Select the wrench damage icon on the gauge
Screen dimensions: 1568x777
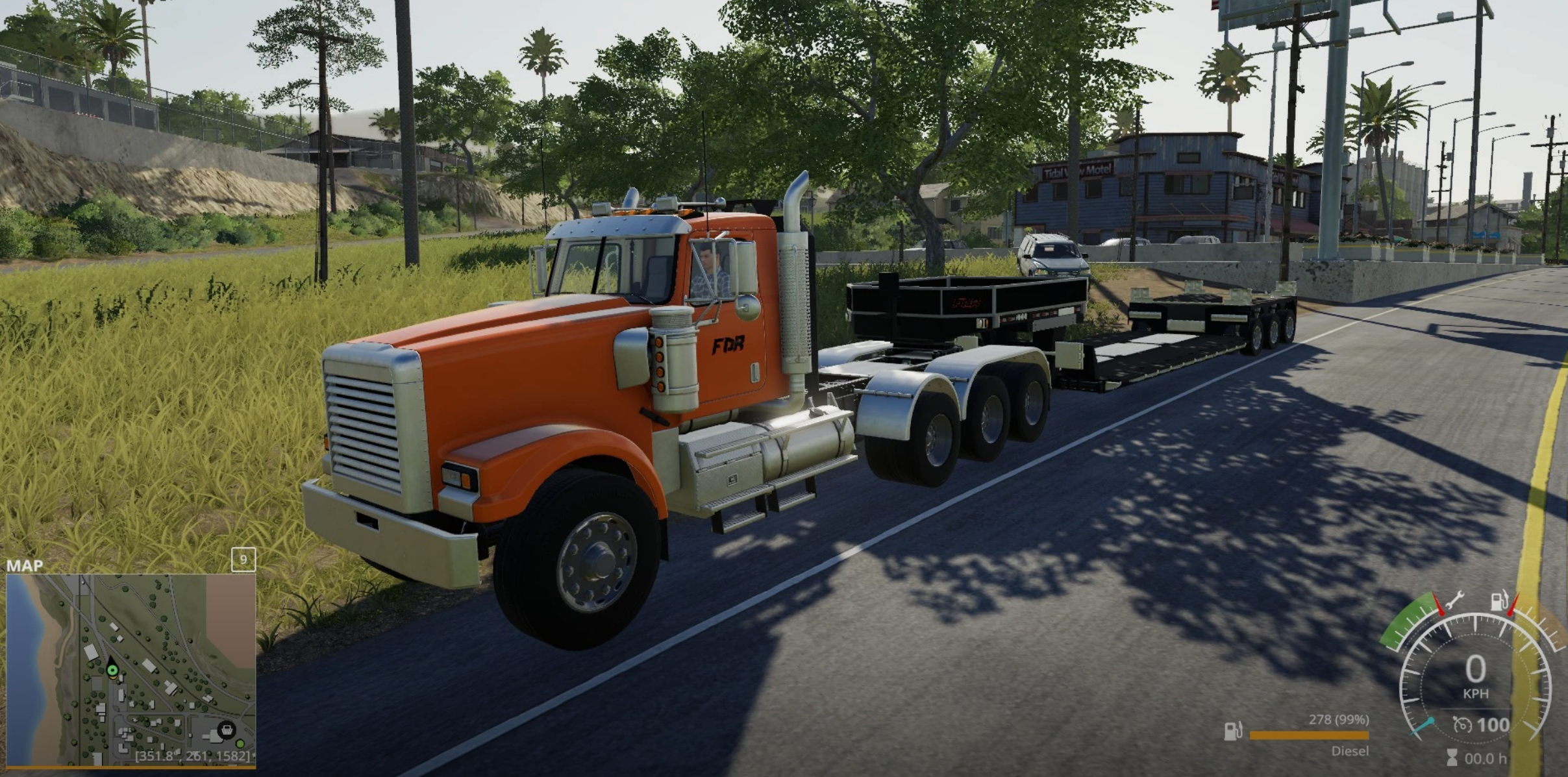click(1454, 599)
